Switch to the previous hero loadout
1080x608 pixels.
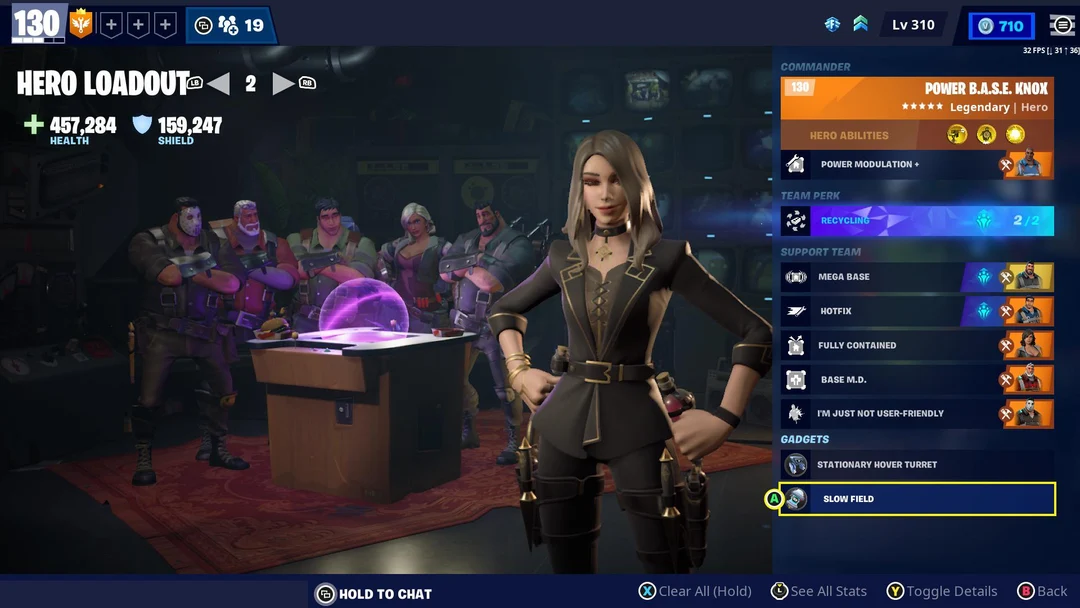218,84
